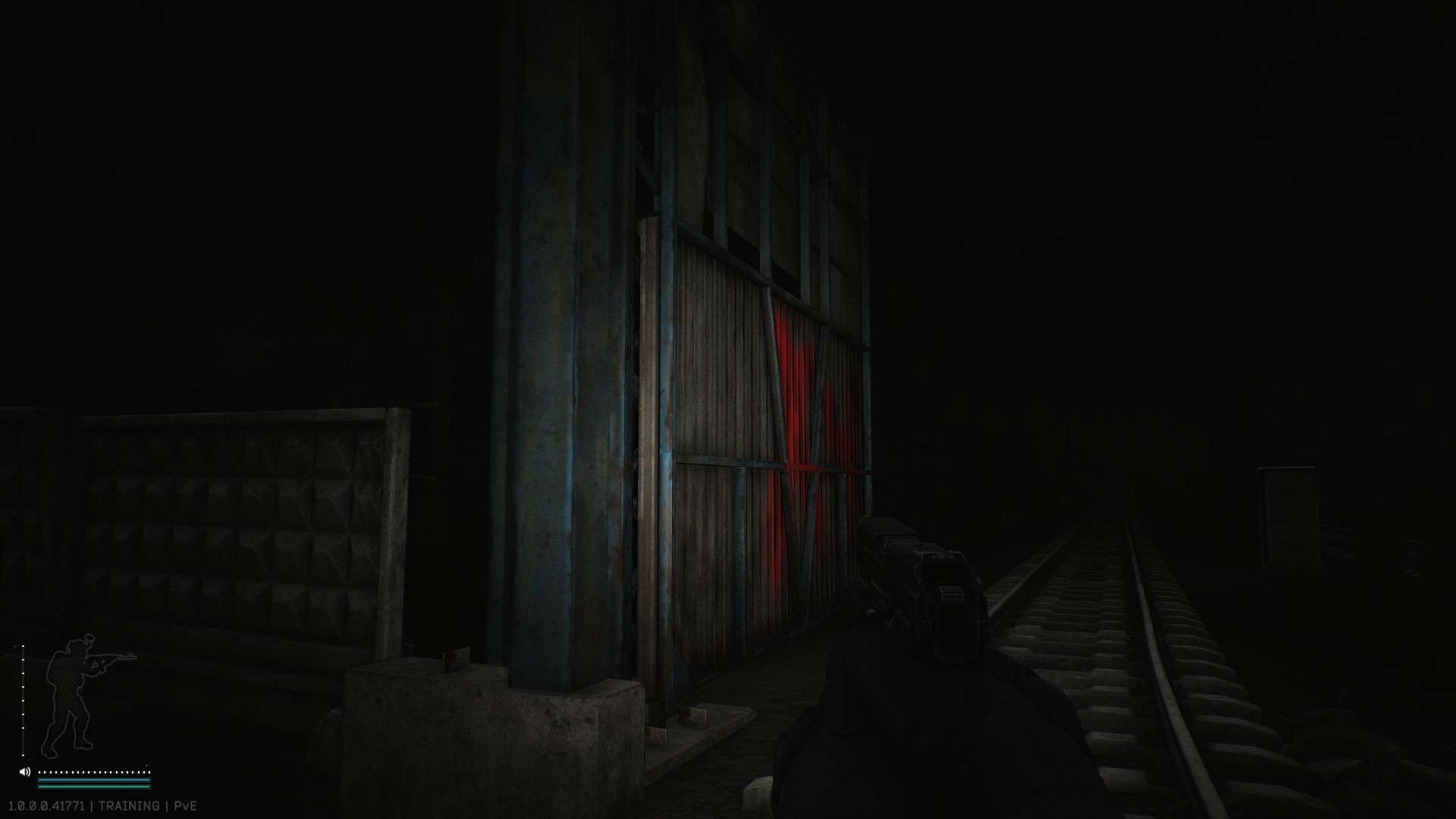This screenshot has width=1456, height=819.
Task: Click the middle notch on the stance slider
Action: click(x=23, y=701)
